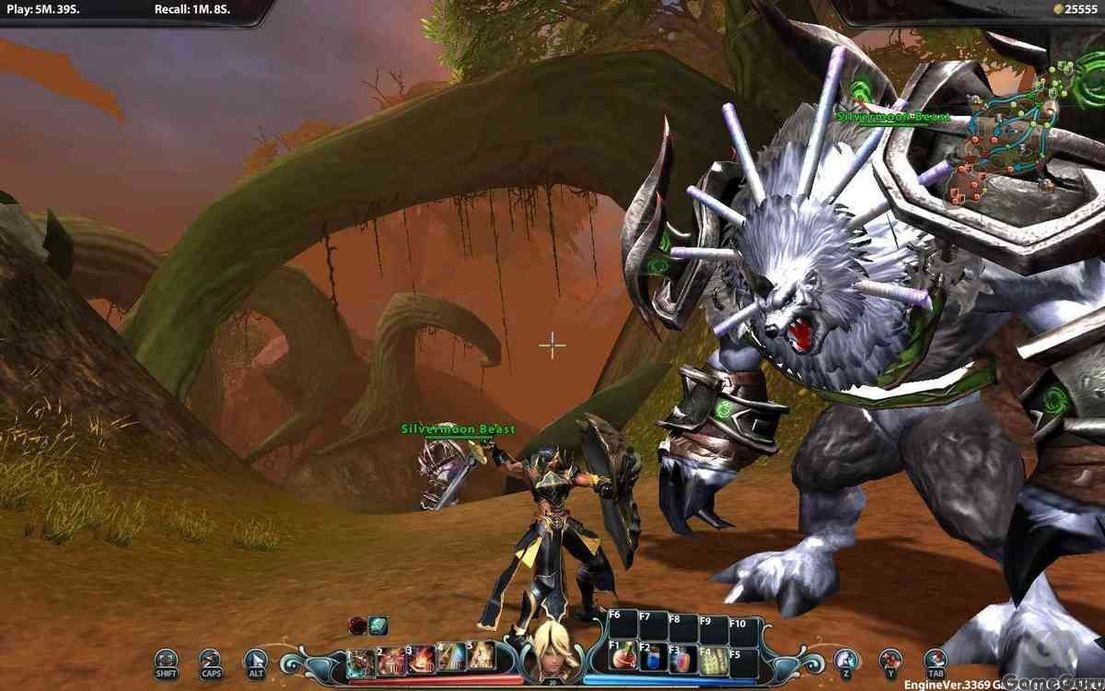The width and height of the screenshot is (1105, 691).
Task: Choose the round Y icon
Action: (x=890, y=659)
